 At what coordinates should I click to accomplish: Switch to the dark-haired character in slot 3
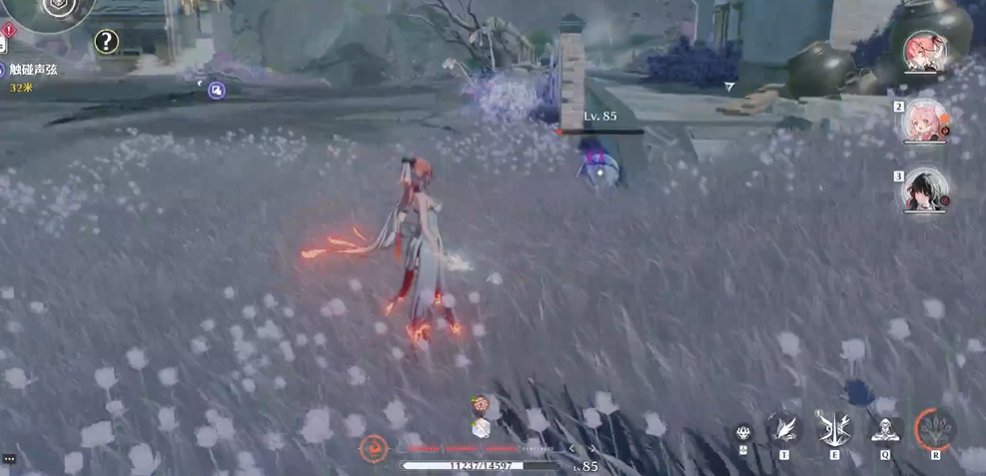[x=924, y=190]
